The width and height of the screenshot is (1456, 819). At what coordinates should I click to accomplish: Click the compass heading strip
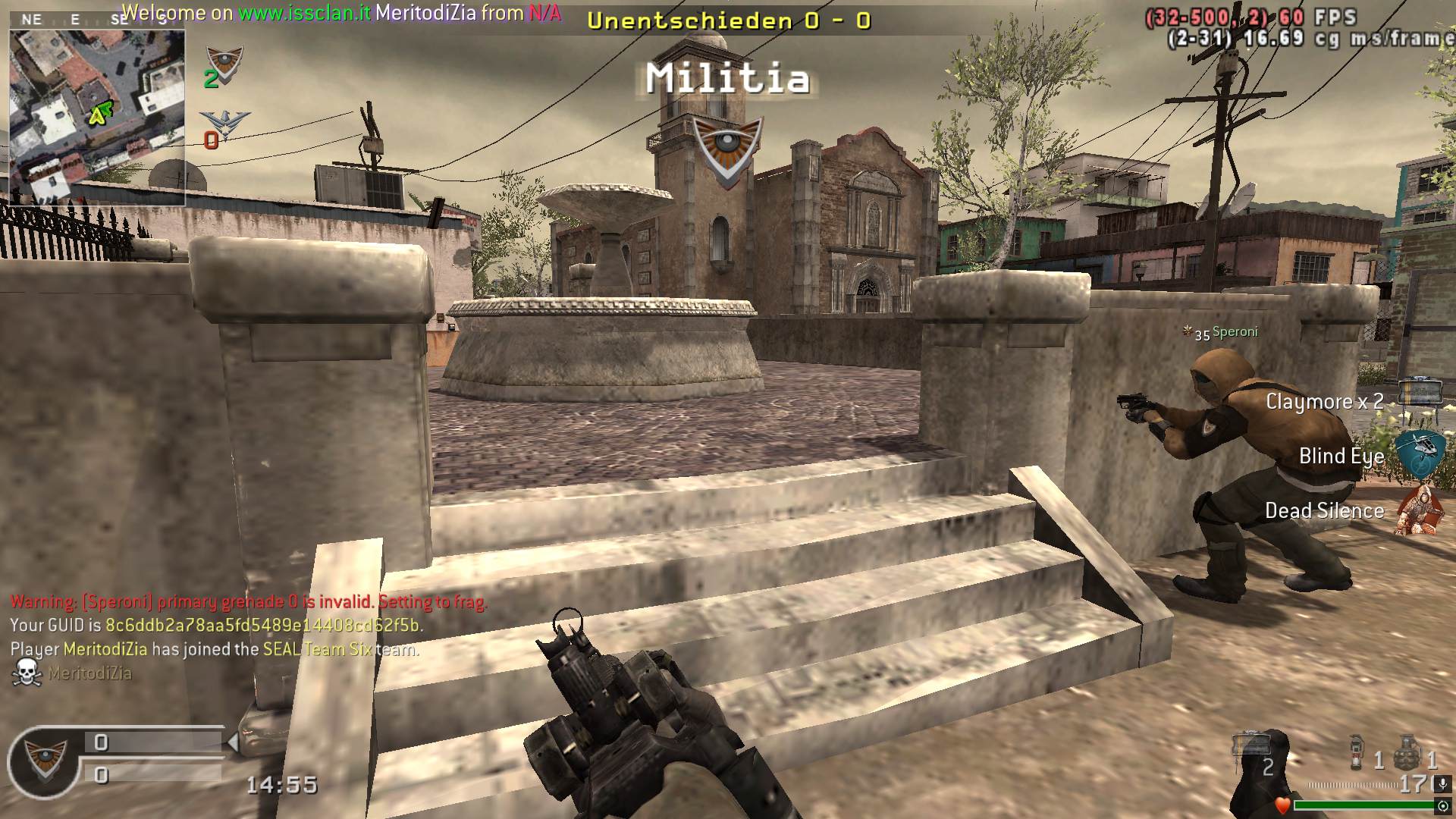click(x=97, y=20)
